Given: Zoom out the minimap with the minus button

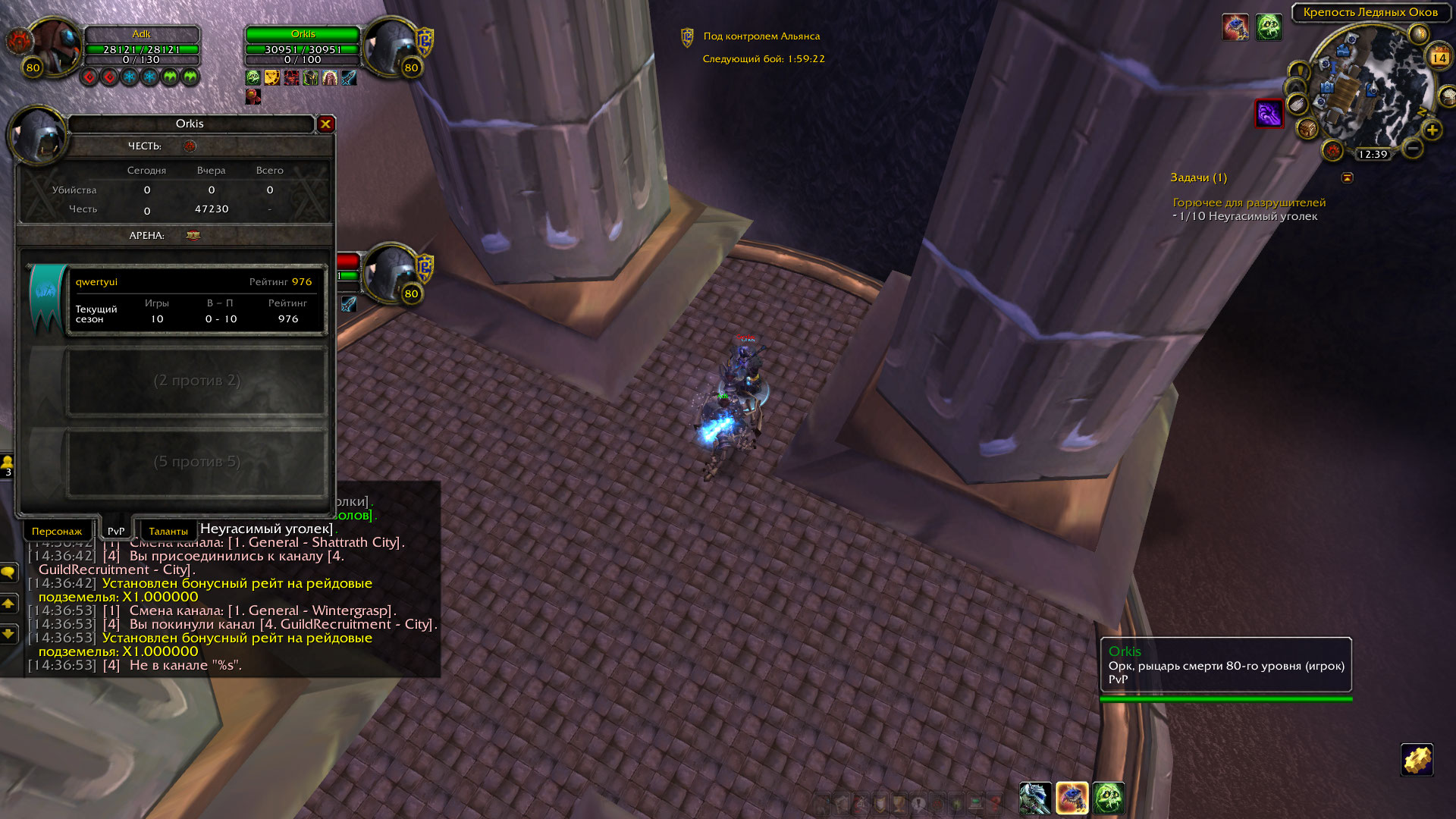Looking at the screenshot, I should [1412, 148].
